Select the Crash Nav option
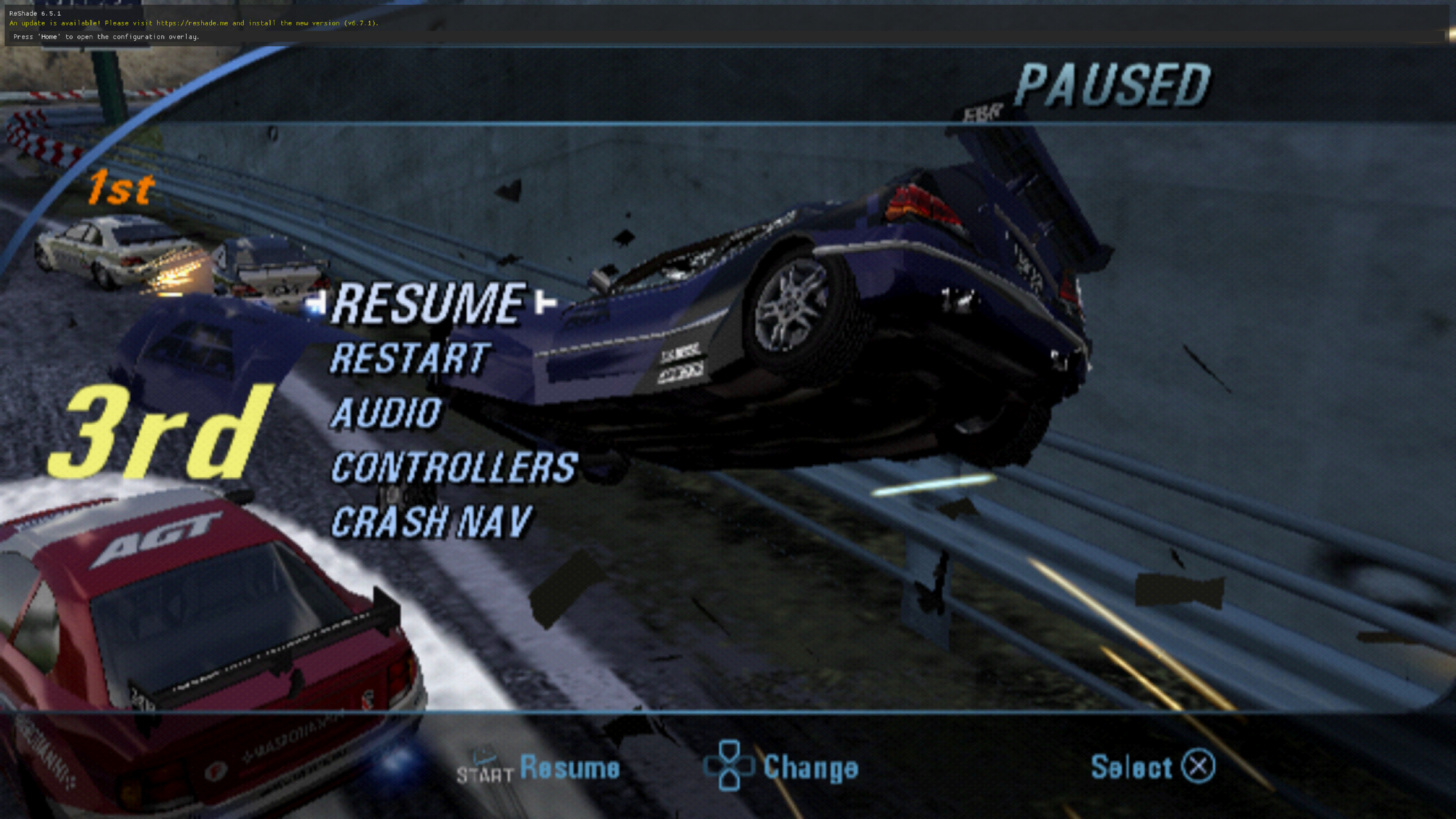This screenshot has height=819, width=1456. (432, 523)
